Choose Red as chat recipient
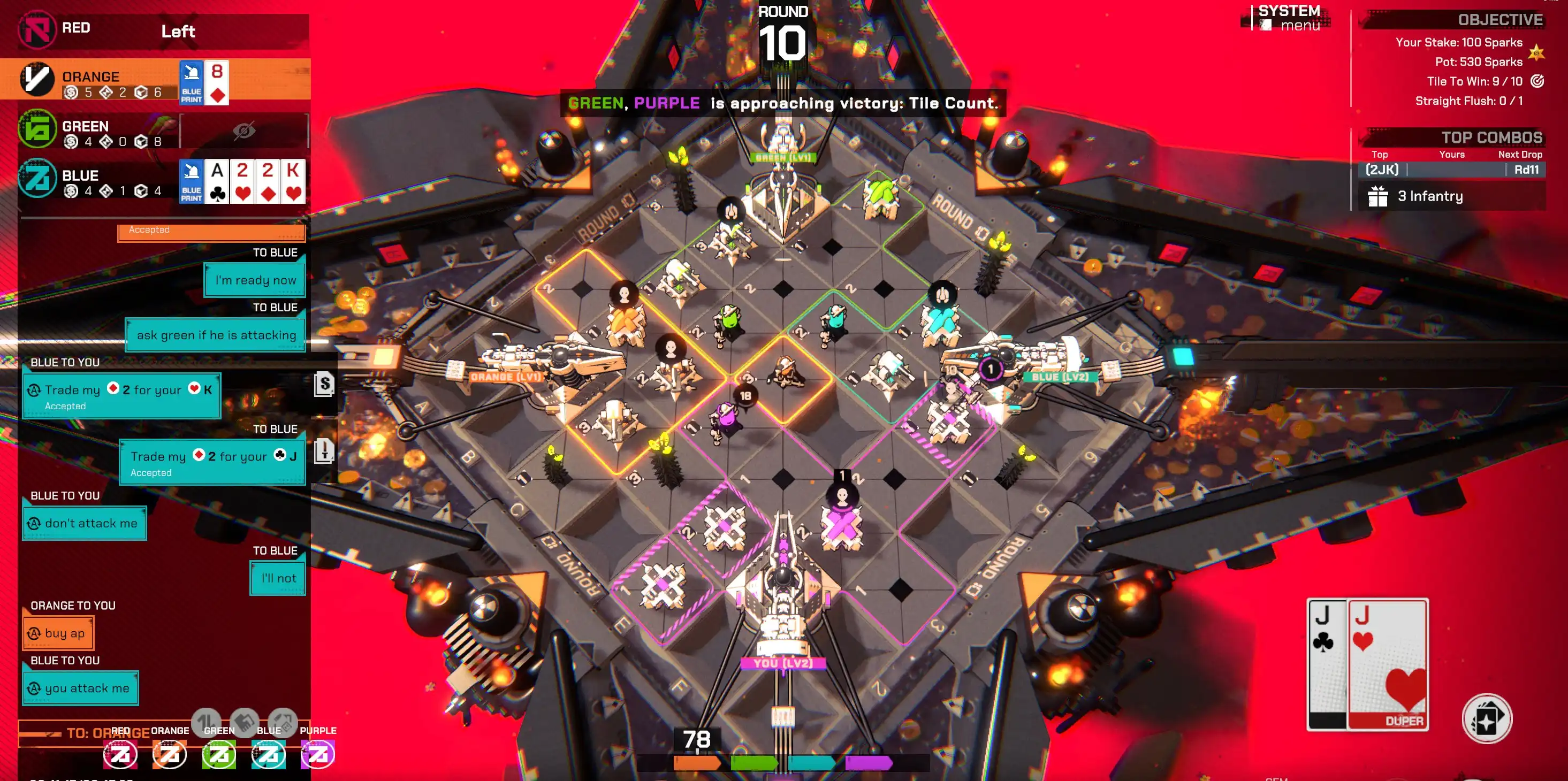Viewport: 1568px width, 781px height. pos(120,754)
